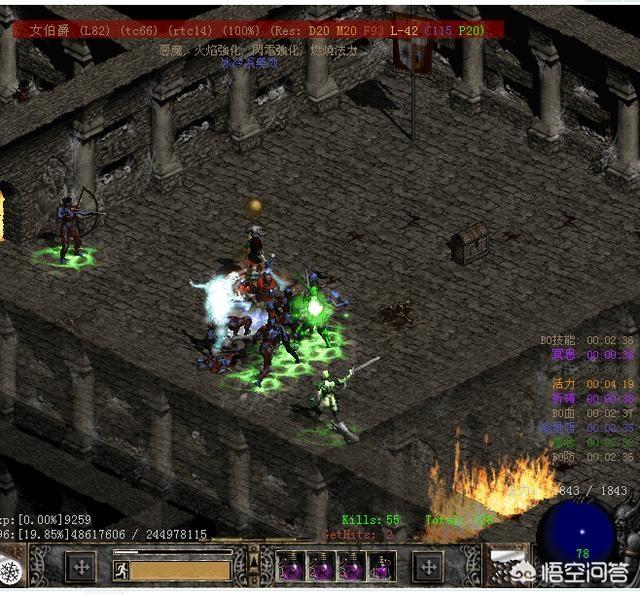The height and width of the screenshot is (595, 640).
Task: Open the left-click skill selector snowflake icon
Action: point(11,571)
